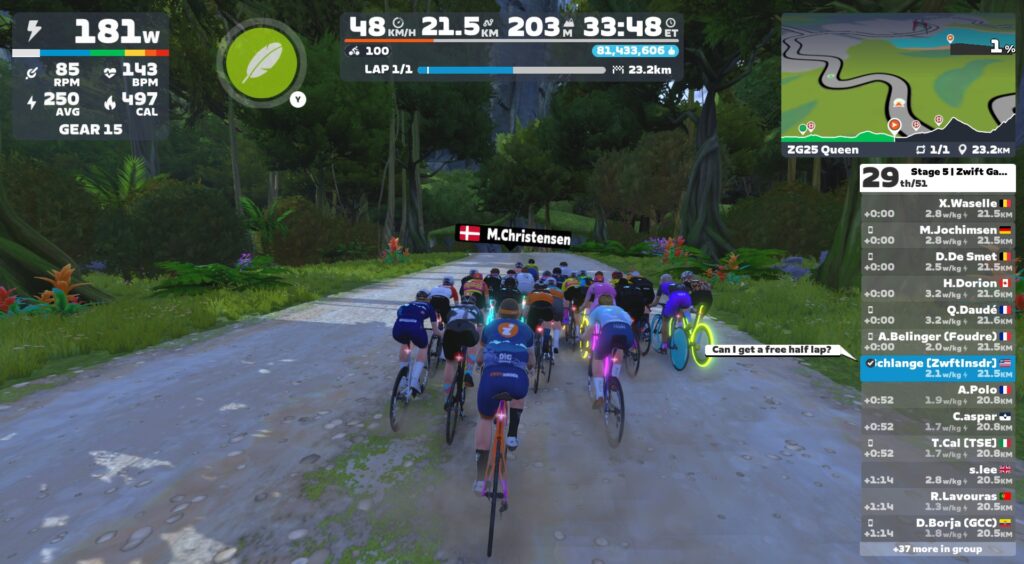Select the highlighted chlange [ZwftInsdr] row

point(937,368)
